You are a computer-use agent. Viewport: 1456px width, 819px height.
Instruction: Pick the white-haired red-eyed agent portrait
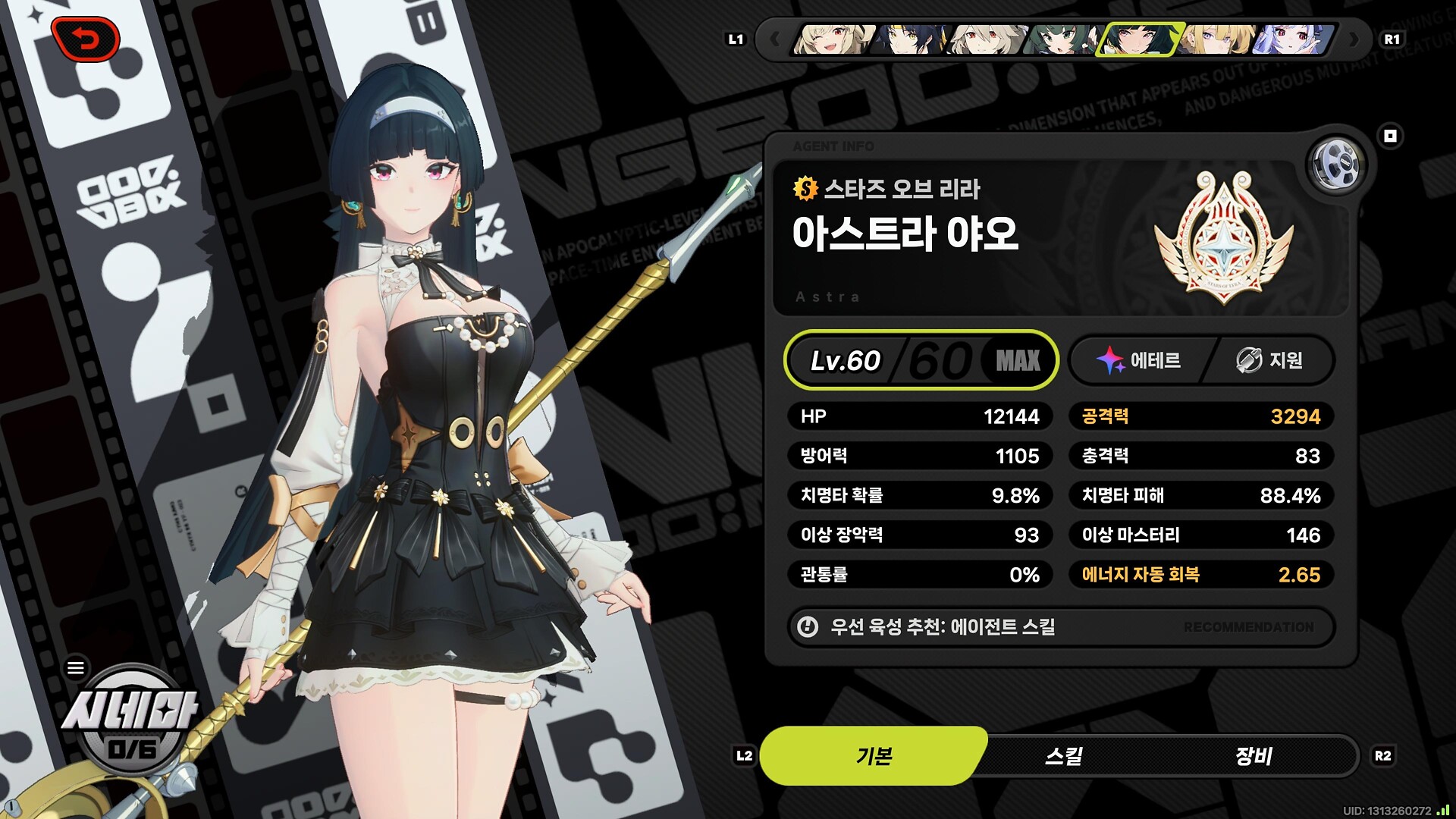986,39
